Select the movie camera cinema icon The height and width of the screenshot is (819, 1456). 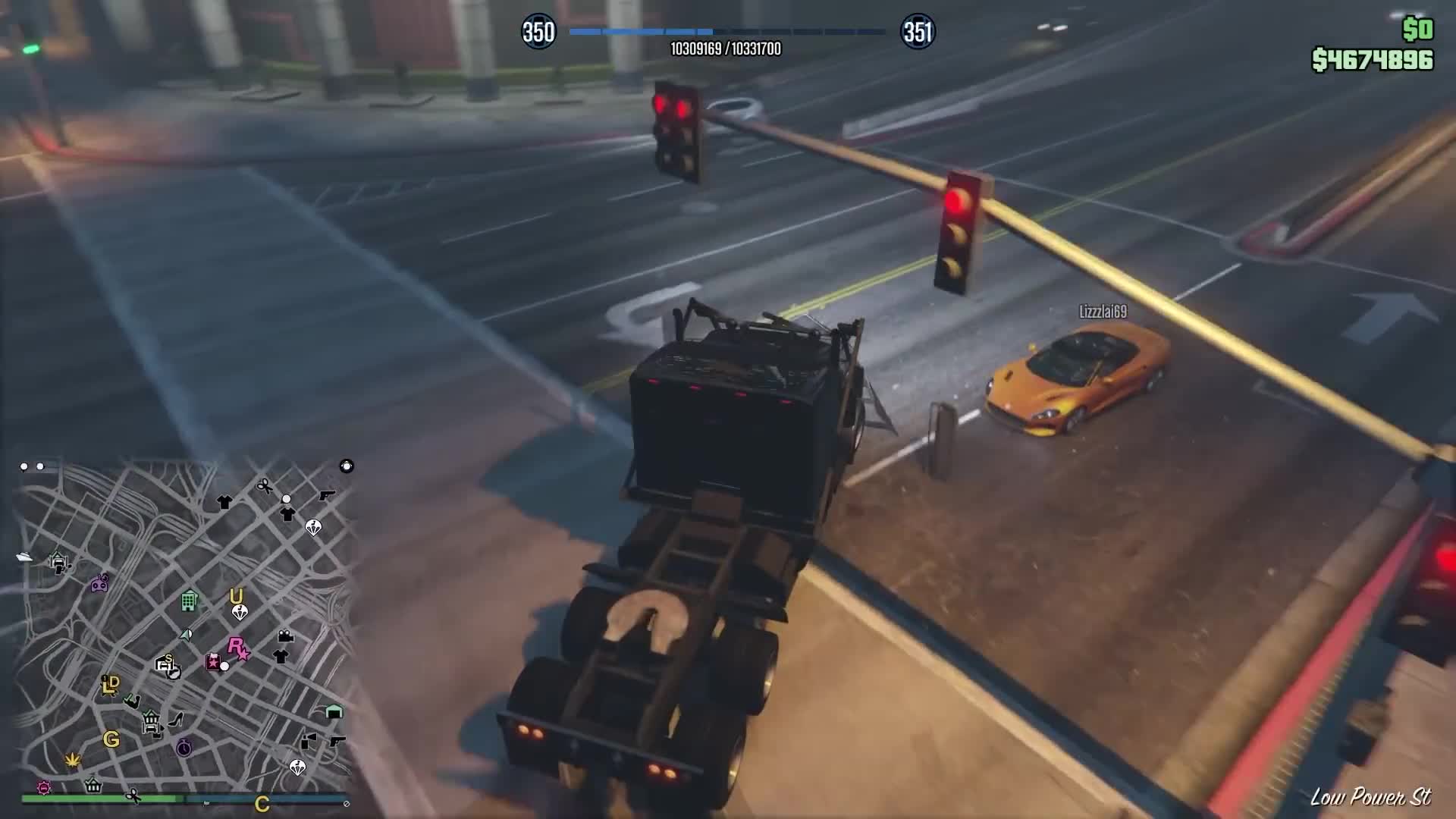tap(285, 635)
